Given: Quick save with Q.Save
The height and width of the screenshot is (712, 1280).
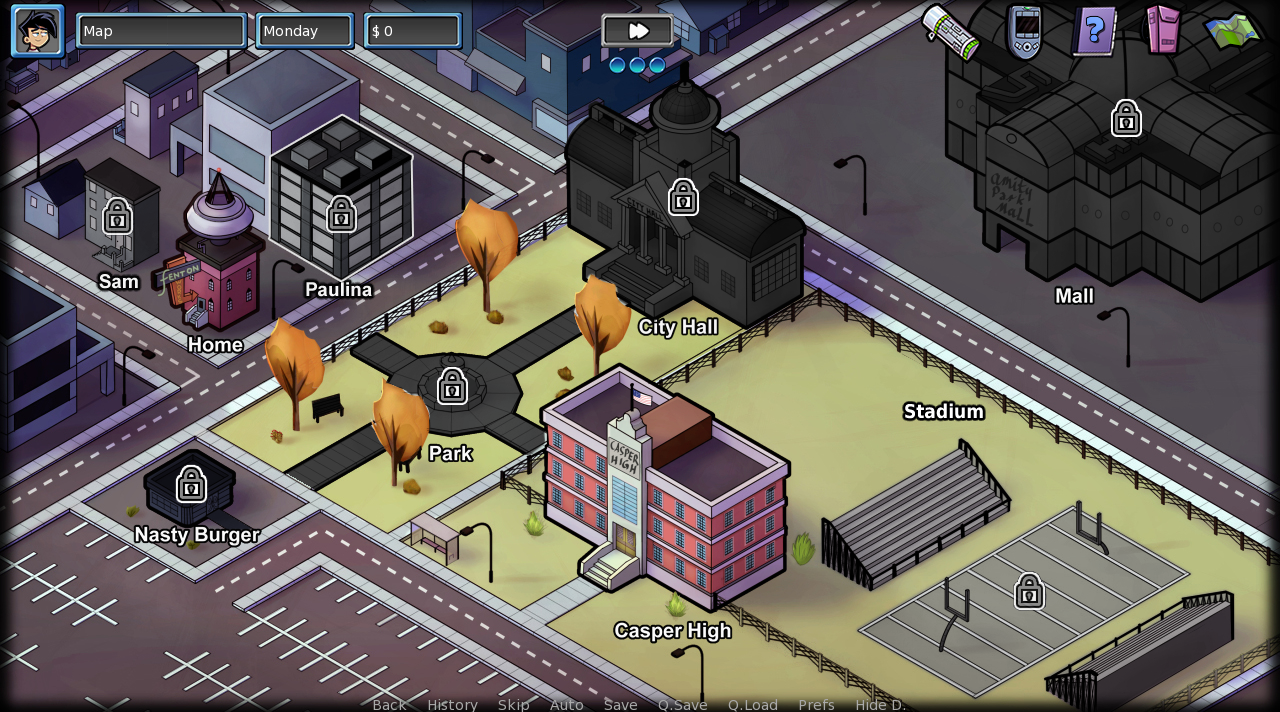Looking at the screenshot, I should [682, 704].
